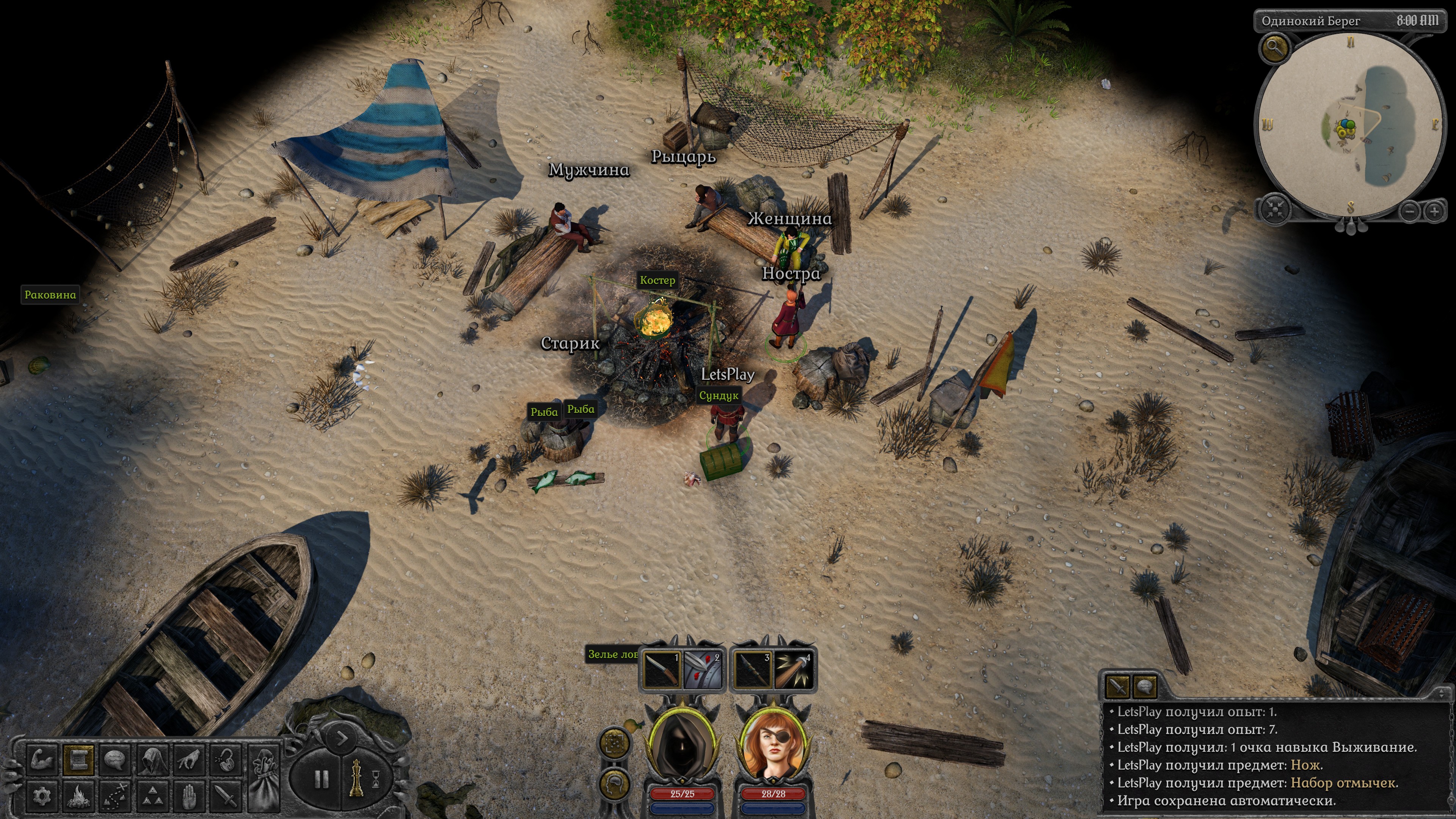Click the golden chess king button
1456x819 pixels.
(x=356, y=779)
